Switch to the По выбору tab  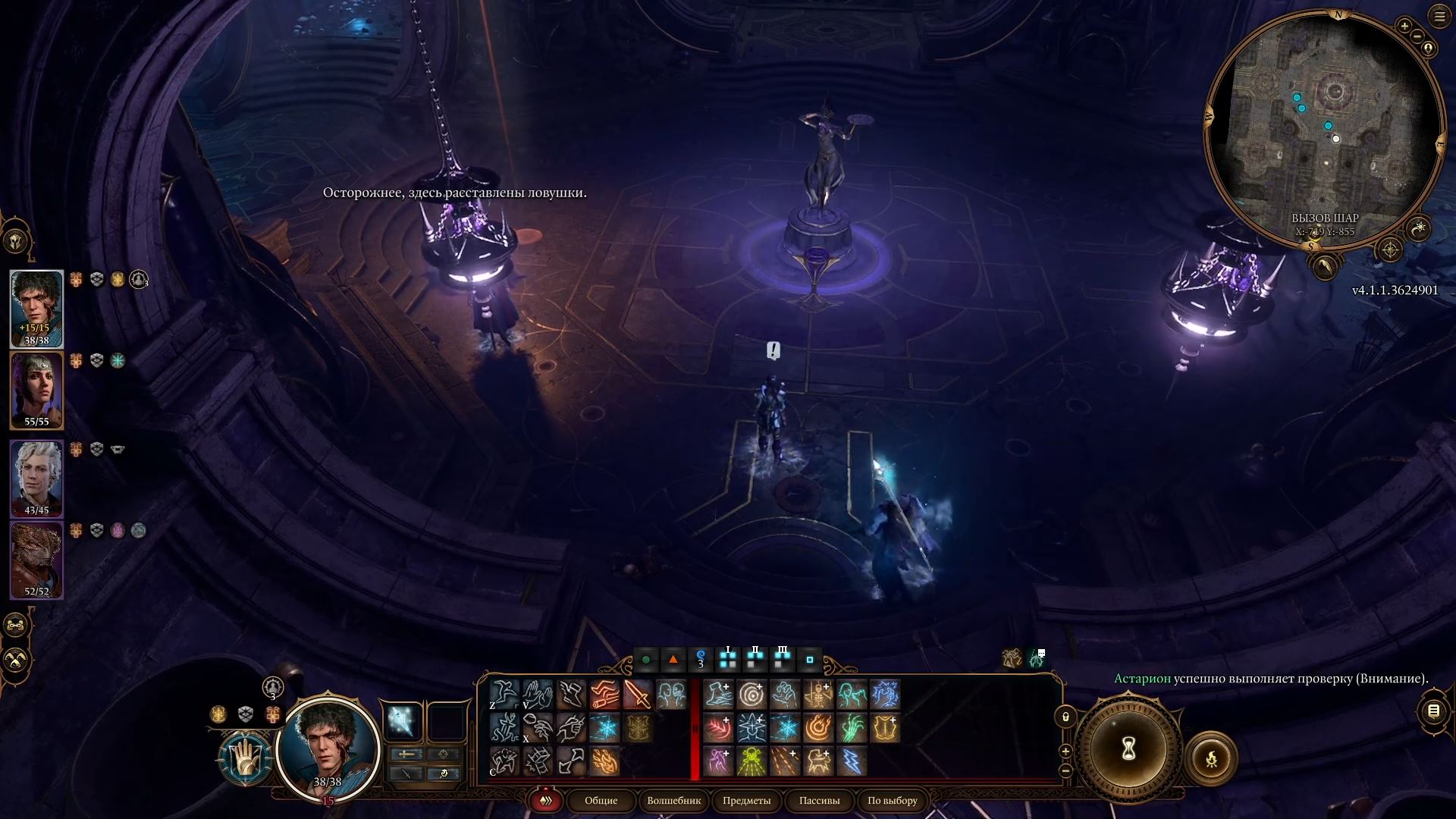click(x=892, y=800)
